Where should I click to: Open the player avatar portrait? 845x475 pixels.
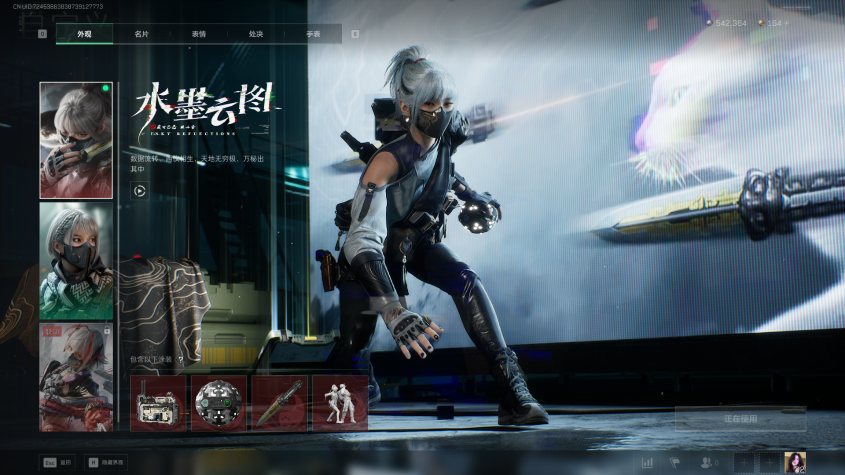pos(795,462)
